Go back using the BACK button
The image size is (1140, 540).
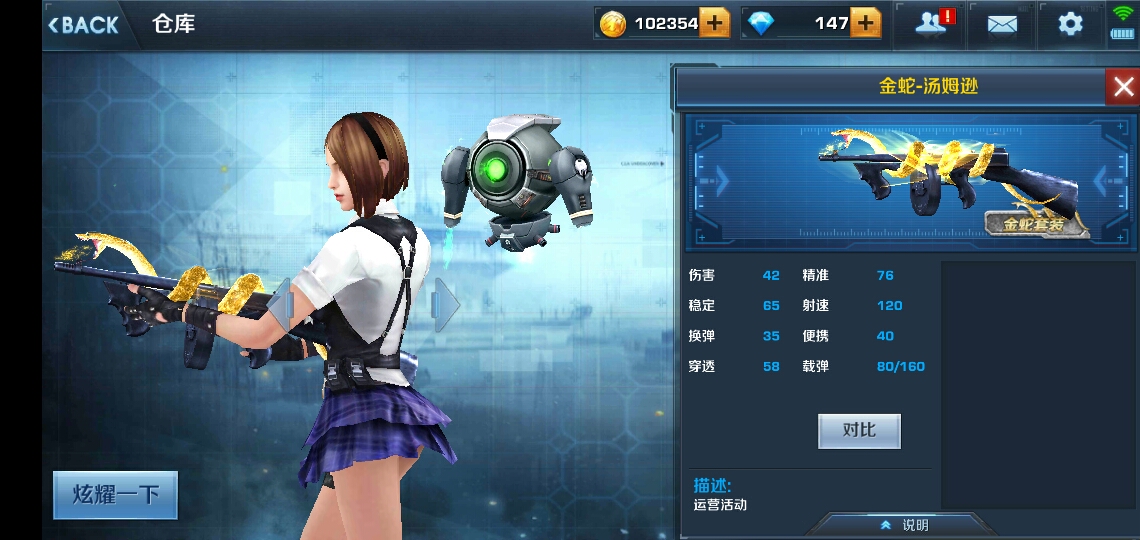83,25
